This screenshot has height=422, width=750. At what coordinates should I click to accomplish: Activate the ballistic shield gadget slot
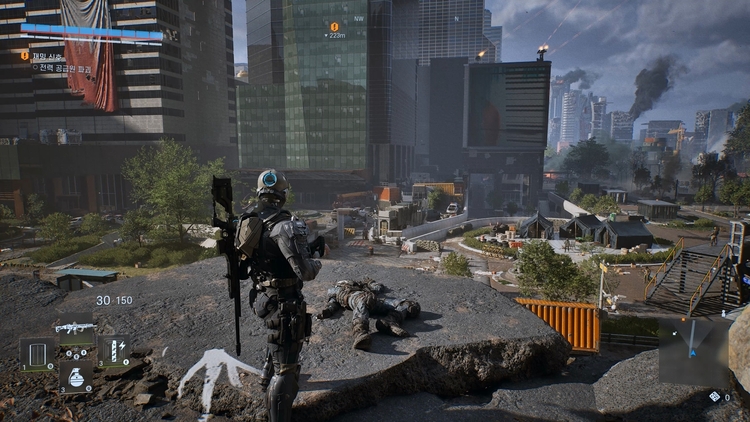pos(38,353)
